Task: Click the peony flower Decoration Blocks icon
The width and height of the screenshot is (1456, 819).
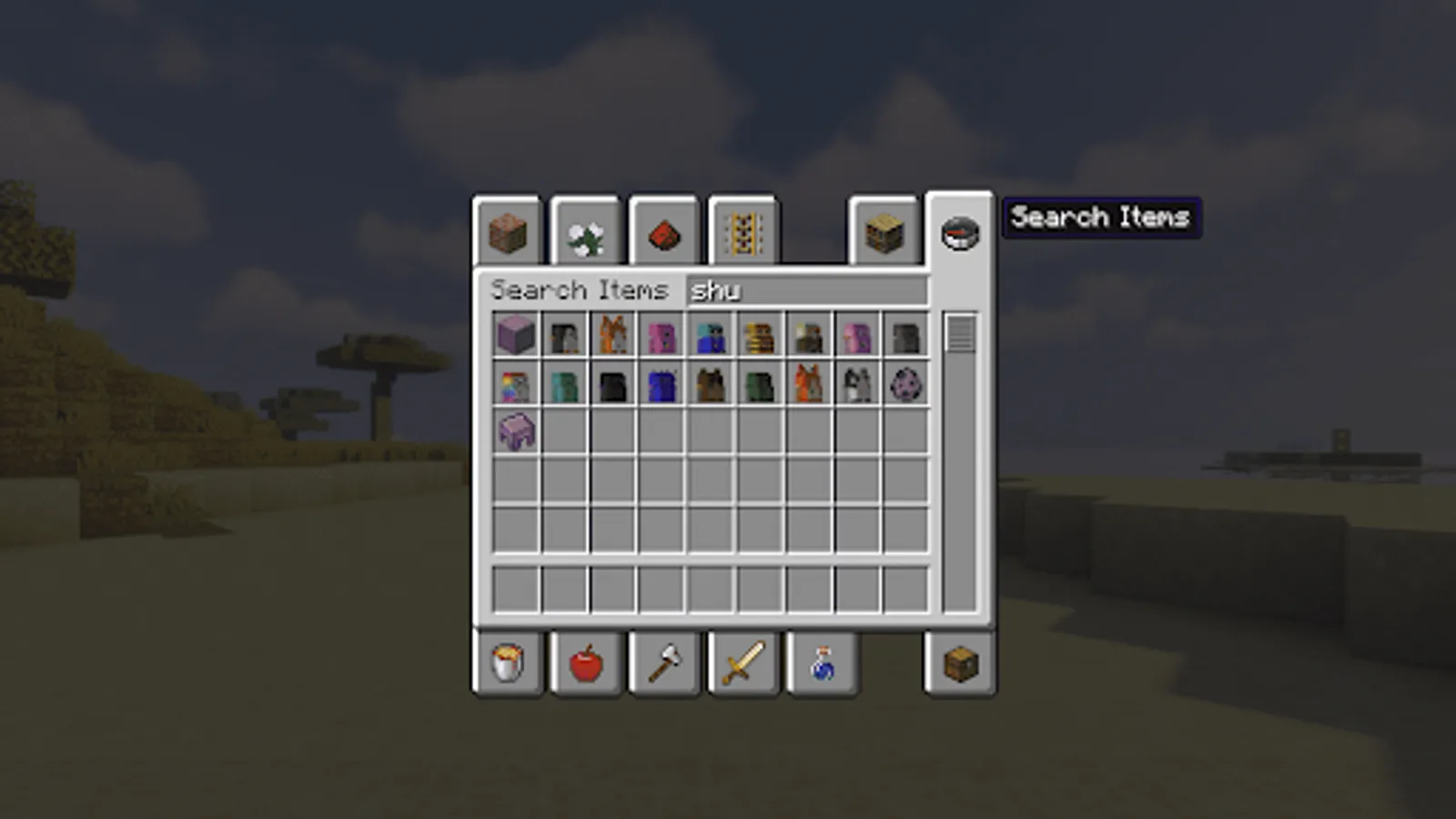Action: [586, 233]
